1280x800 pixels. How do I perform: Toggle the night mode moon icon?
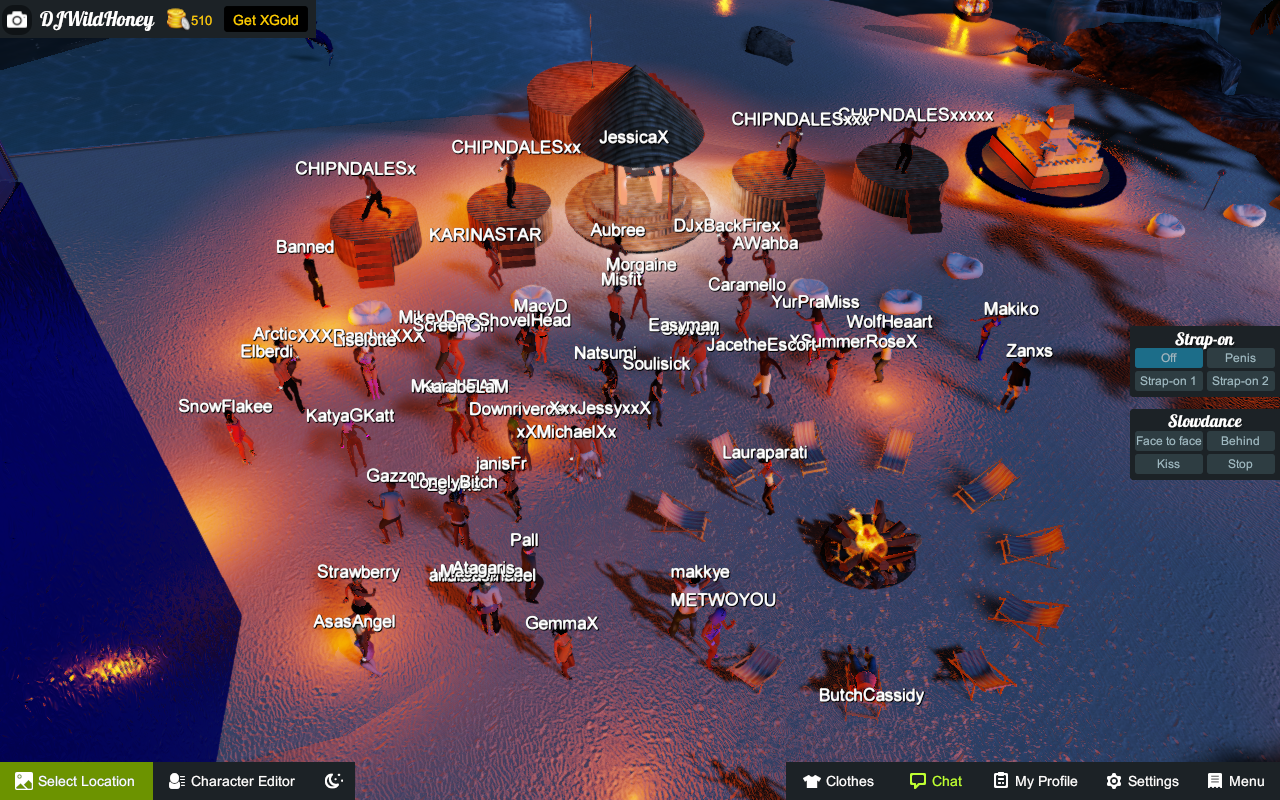(x=335, y=781)
